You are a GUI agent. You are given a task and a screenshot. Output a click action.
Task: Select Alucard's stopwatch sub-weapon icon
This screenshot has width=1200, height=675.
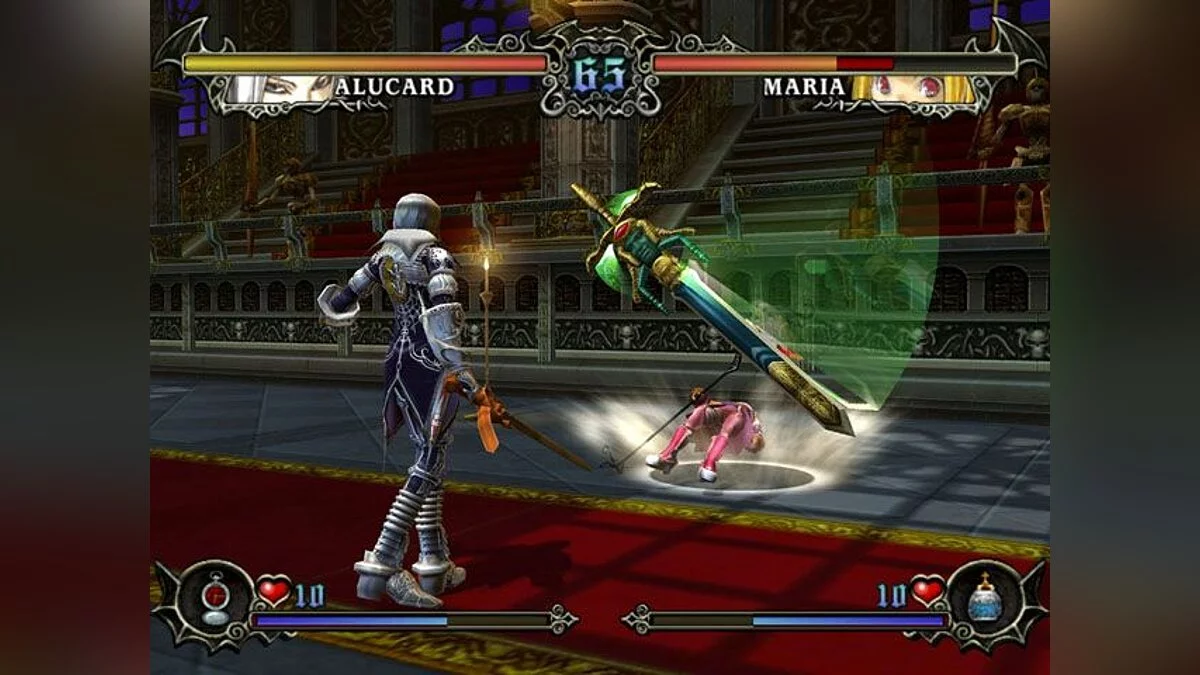click(216, 598)
